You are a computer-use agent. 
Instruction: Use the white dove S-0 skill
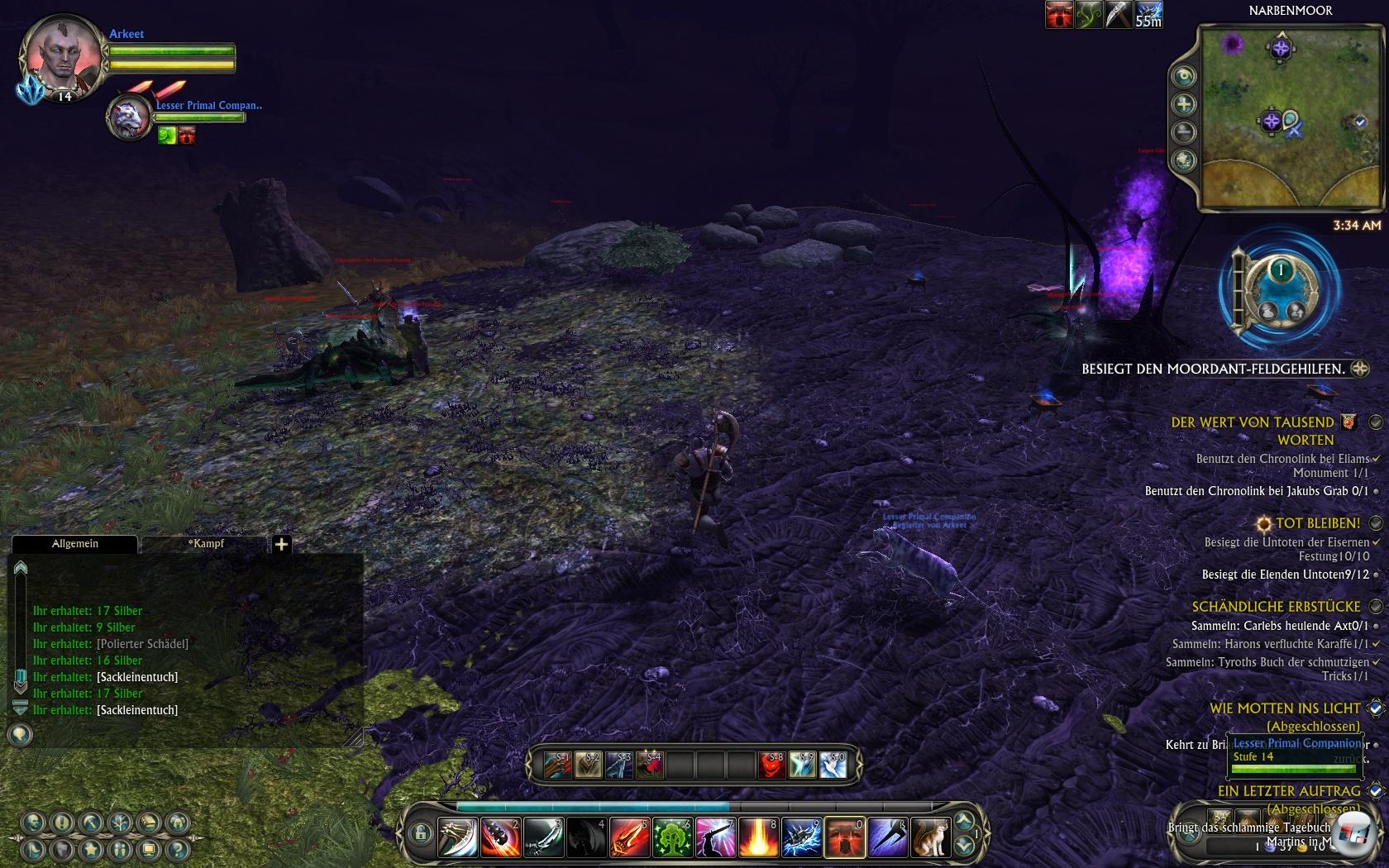(833, 765)
